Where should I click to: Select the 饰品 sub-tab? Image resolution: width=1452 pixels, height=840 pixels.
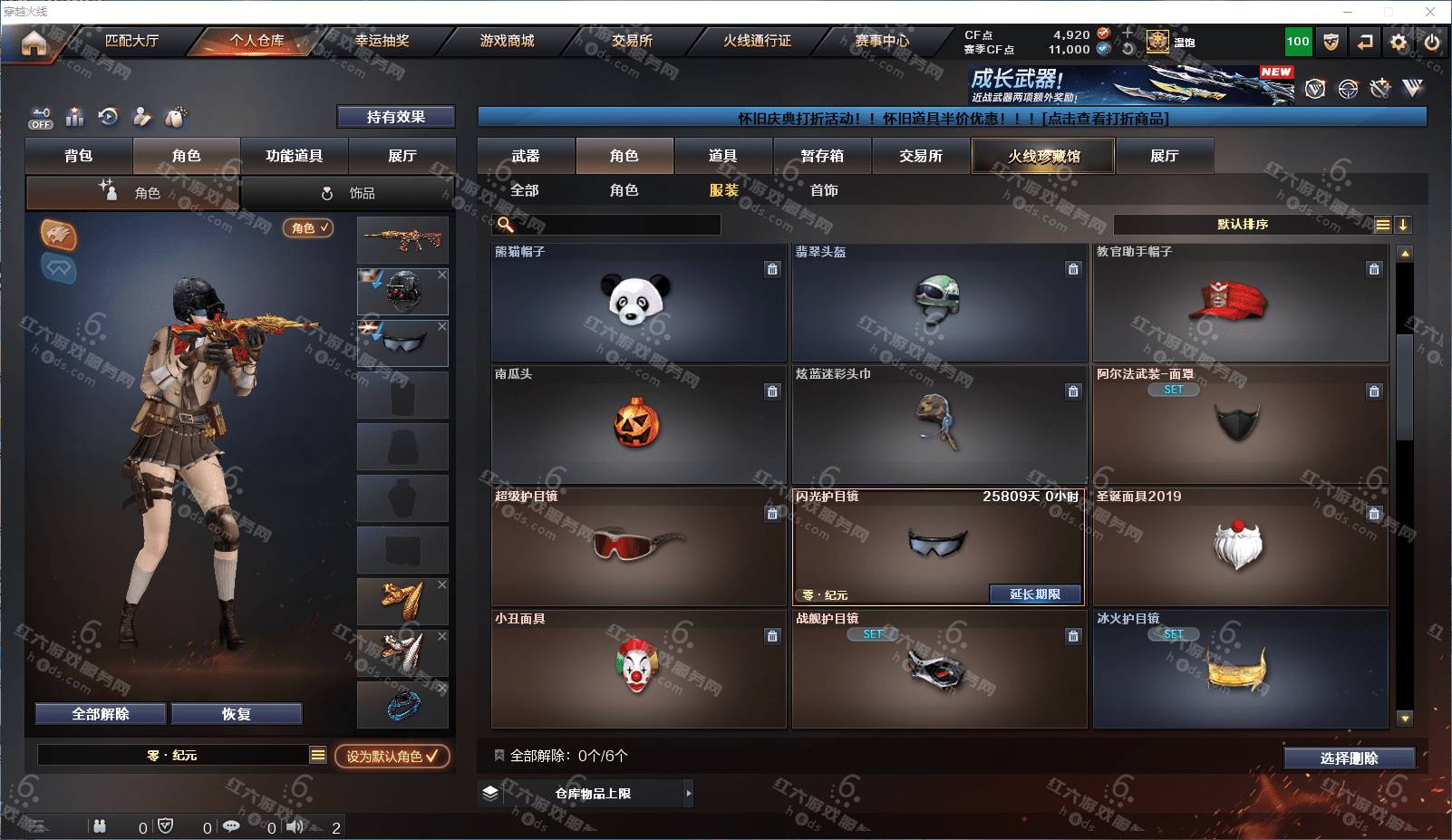349,193
